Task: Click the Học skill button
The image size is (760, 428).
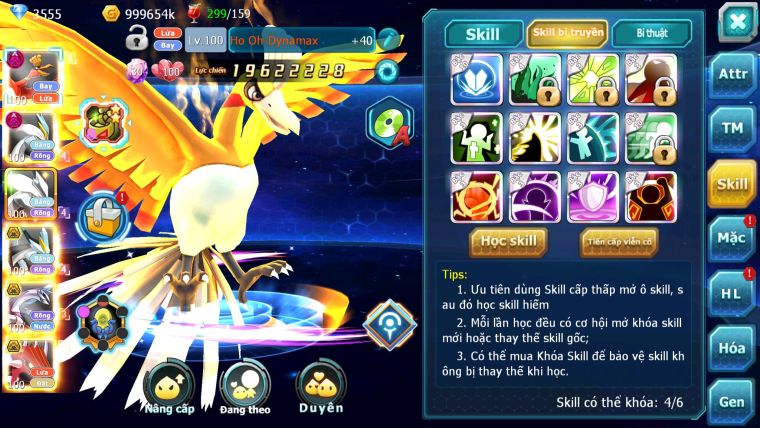Action: pyautogui.click(x=509, y=241)
